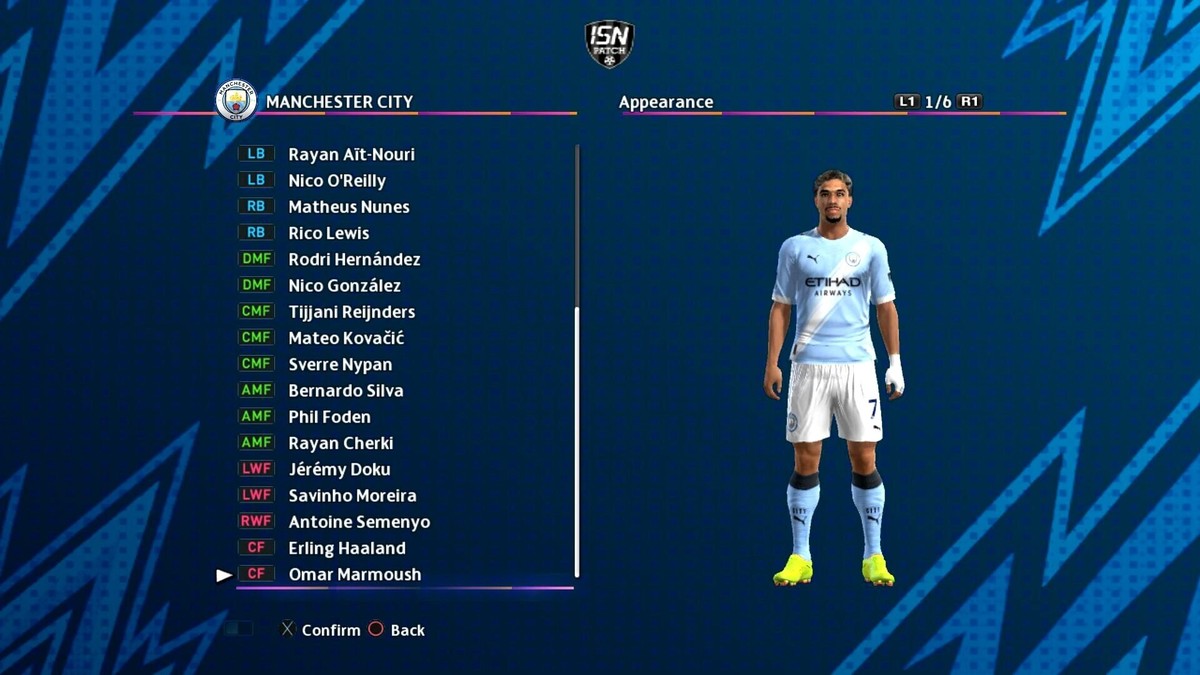The width and height of the screenshot is (1200, 675).
Task: Select Matheus Nunes row
Action: [349, 207]
